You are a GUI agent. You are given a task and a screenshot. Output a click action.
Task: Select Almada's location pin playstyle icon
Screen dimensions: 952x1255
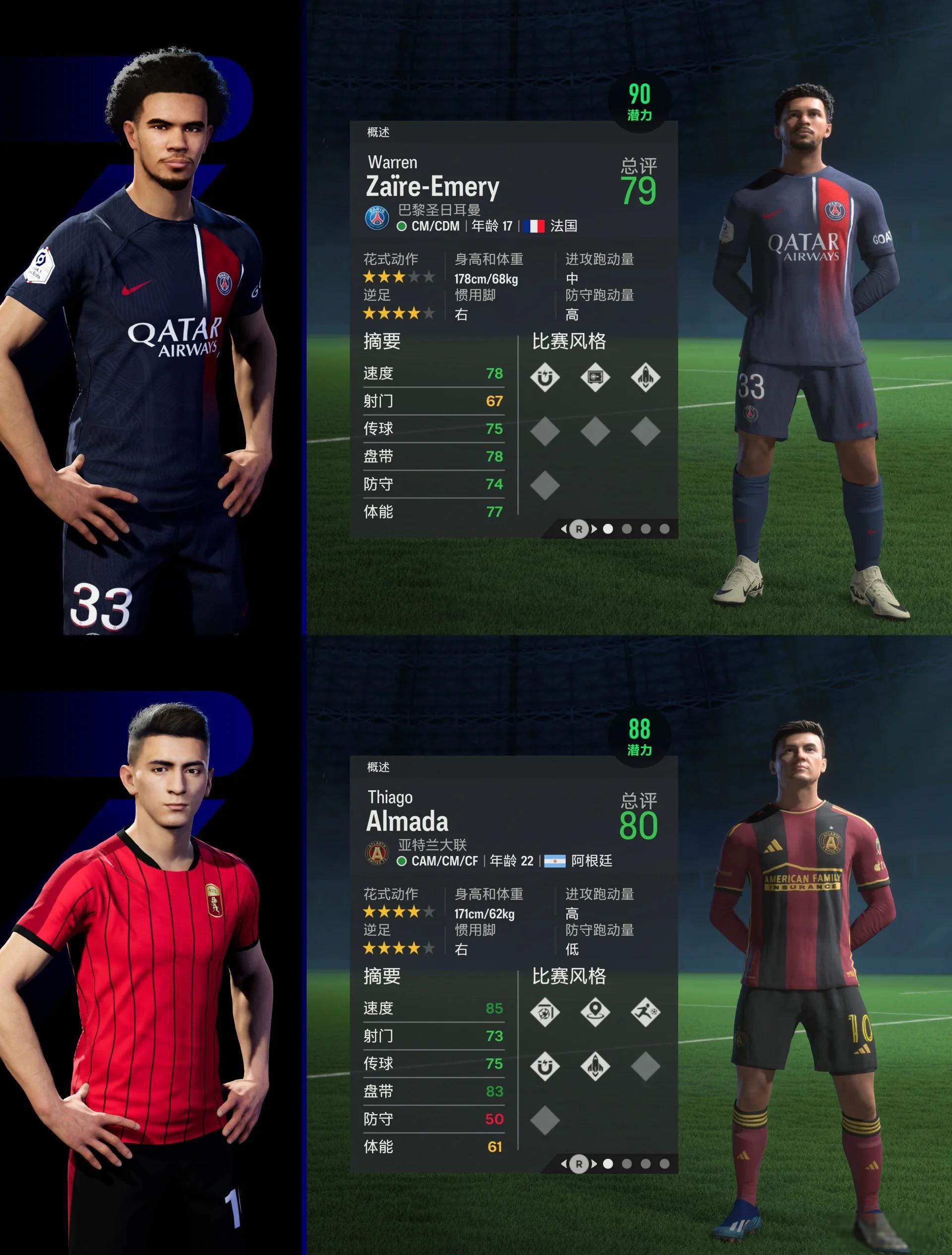click(595, 1012)
